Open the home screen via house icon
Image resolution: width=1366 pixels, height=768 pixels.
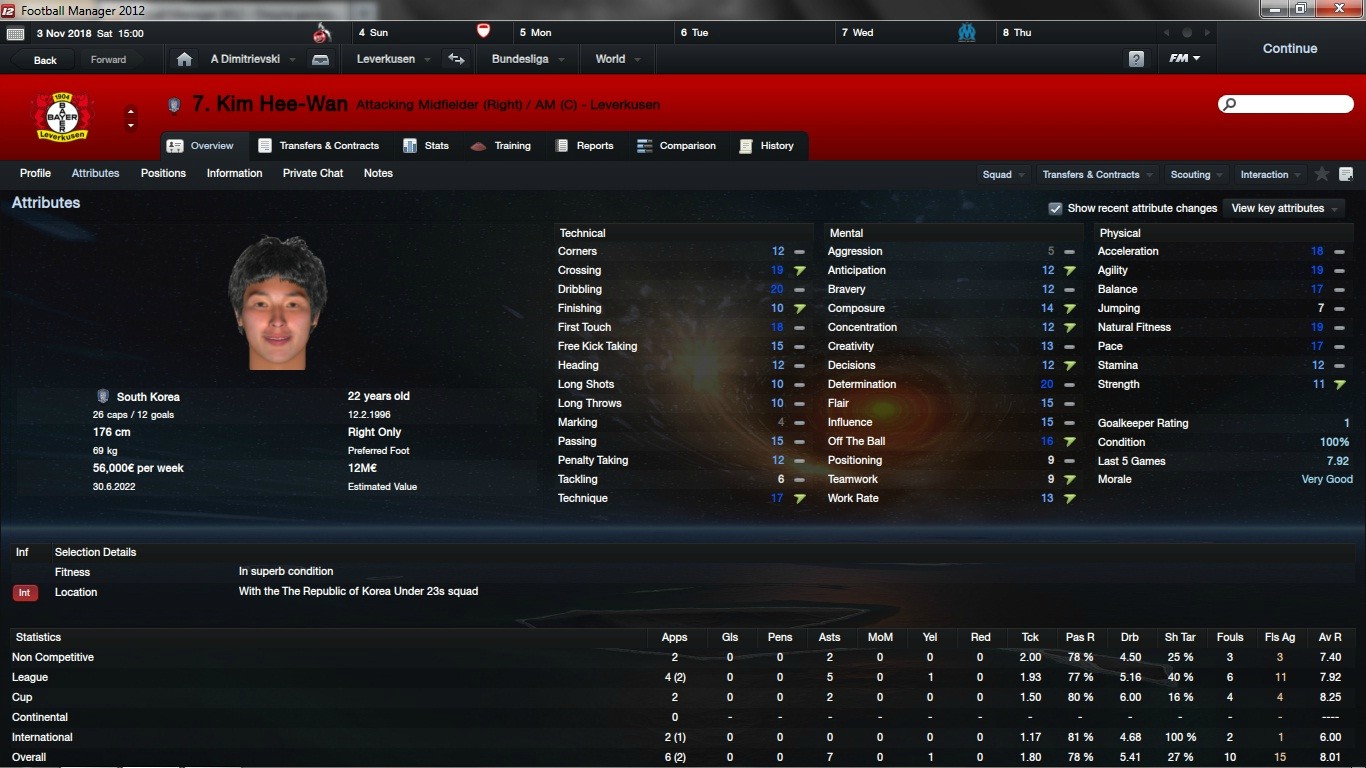[x=184, y=59]
